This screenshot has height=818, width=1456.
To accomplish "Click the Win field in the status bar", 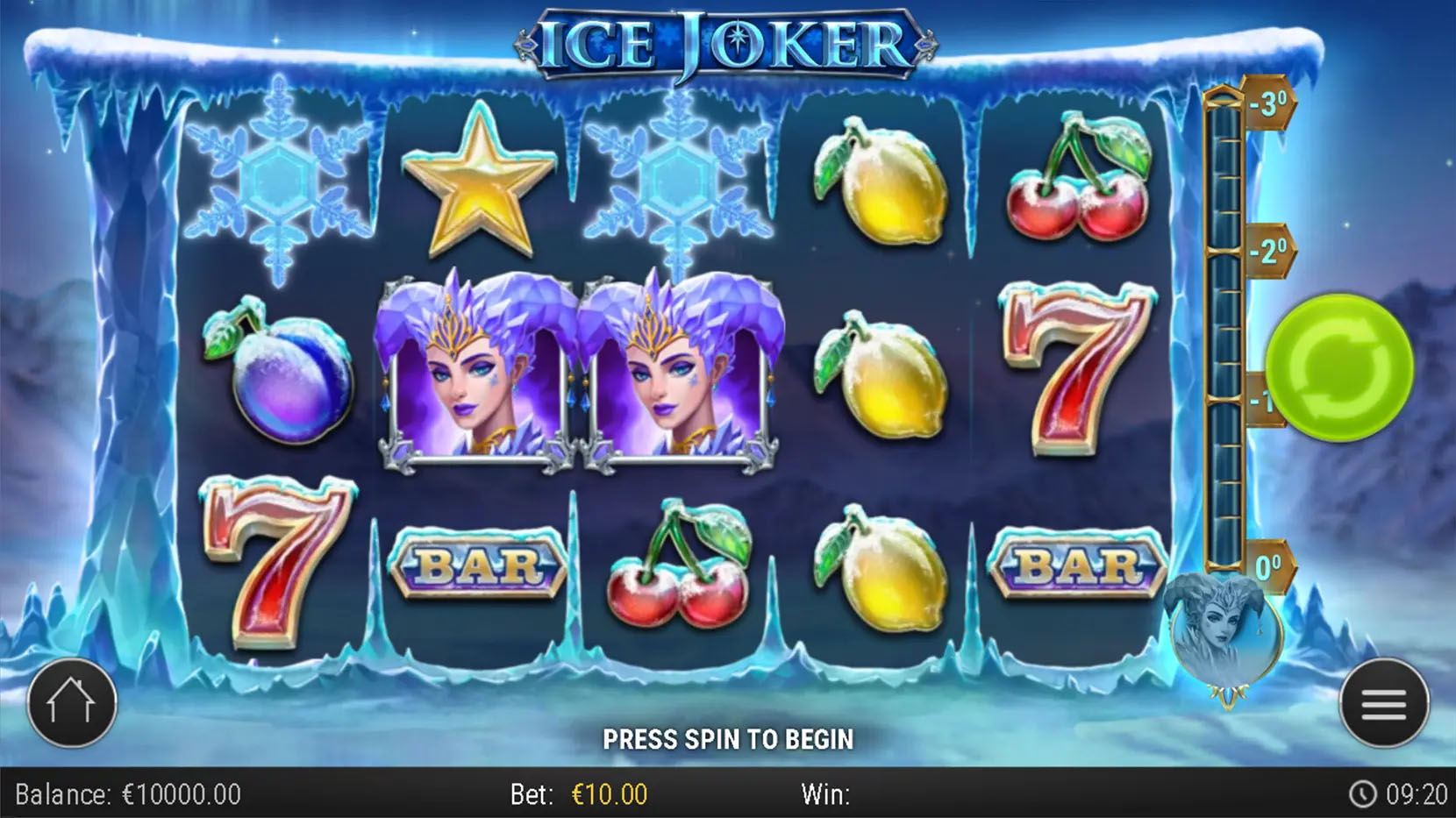I will [x=824, y=792].
